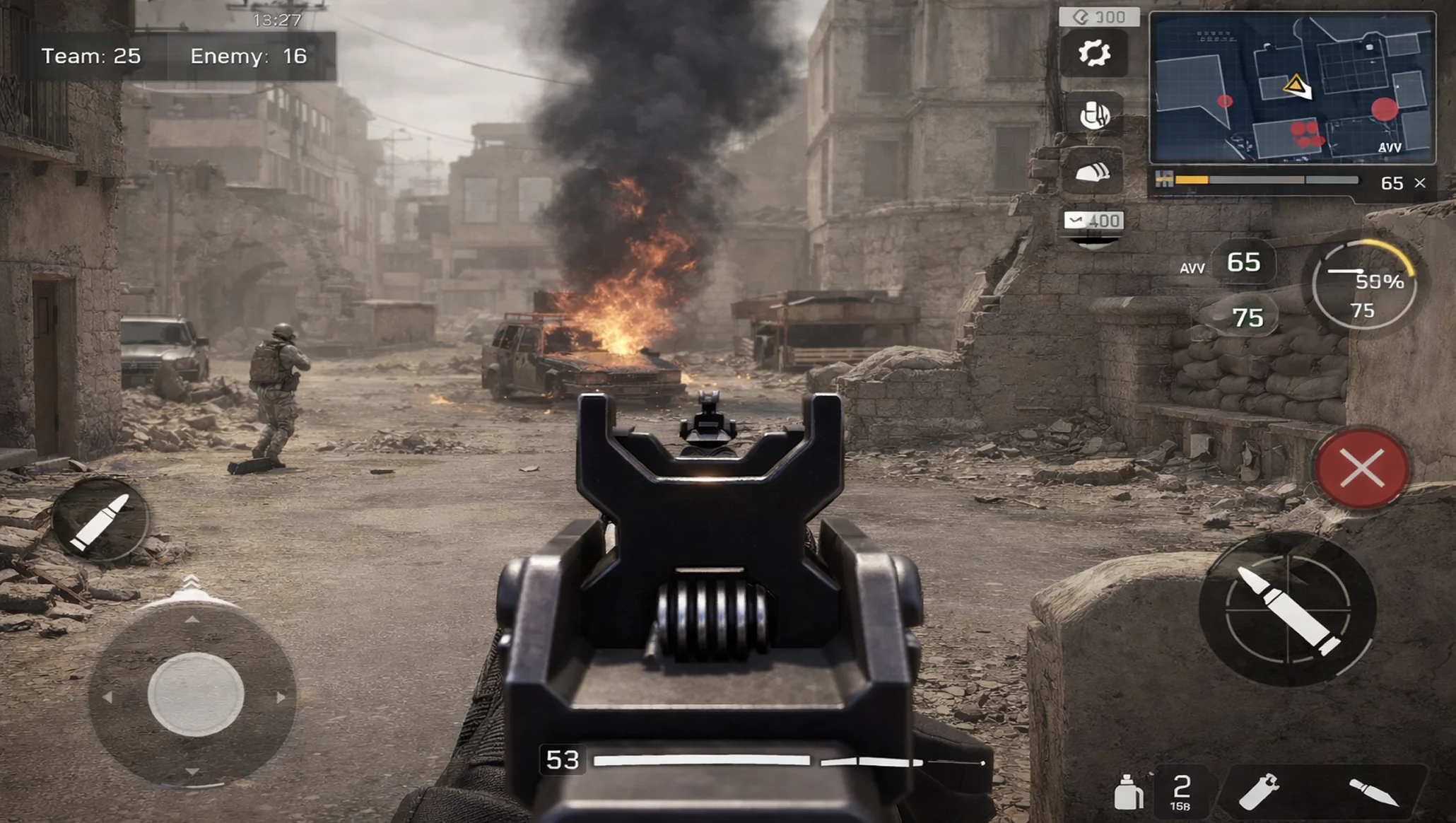This screenshot has width=1456, height=823.
Task: Tap the red X cancel button
Action: coord(1361,468)
